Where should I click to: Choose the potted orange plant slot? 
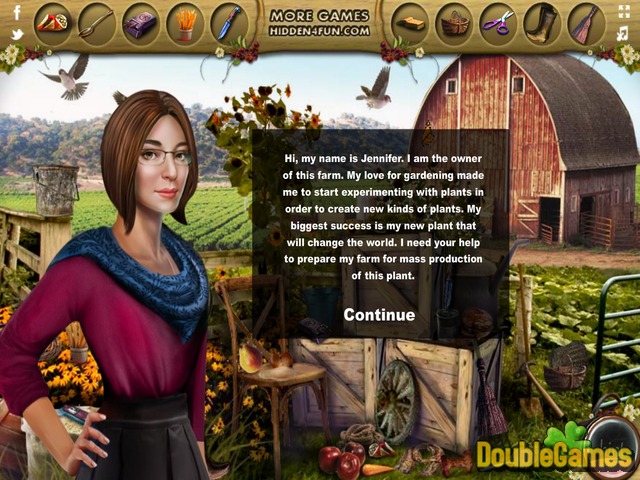(x=185, y=22)
